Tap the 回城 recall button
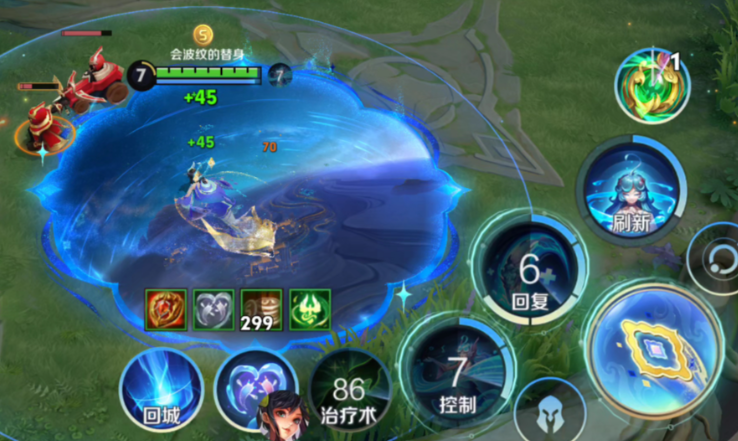The width and height of the screenshot is (738, 441). click(161, 388)
